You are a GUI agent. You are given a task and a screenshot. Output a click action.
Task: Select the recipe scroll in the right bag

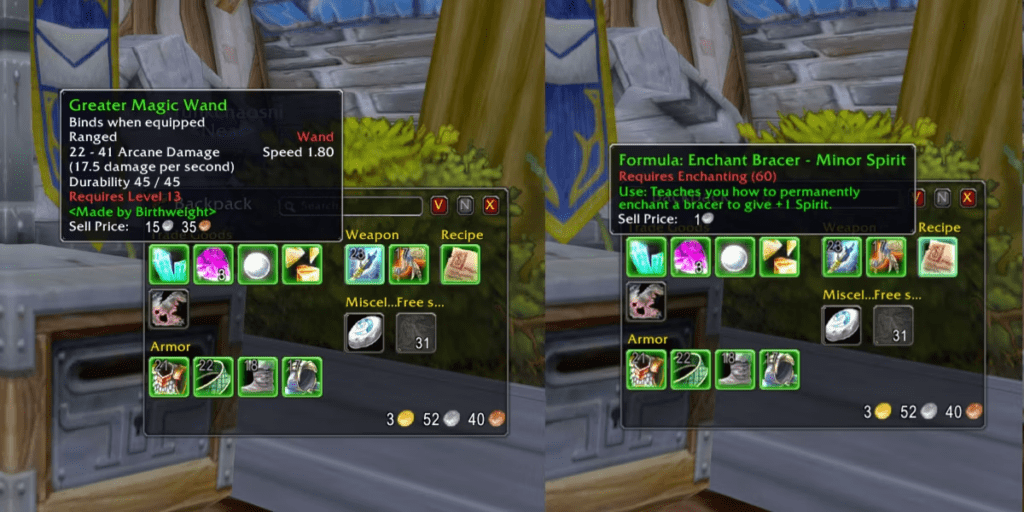pos(937,257)
